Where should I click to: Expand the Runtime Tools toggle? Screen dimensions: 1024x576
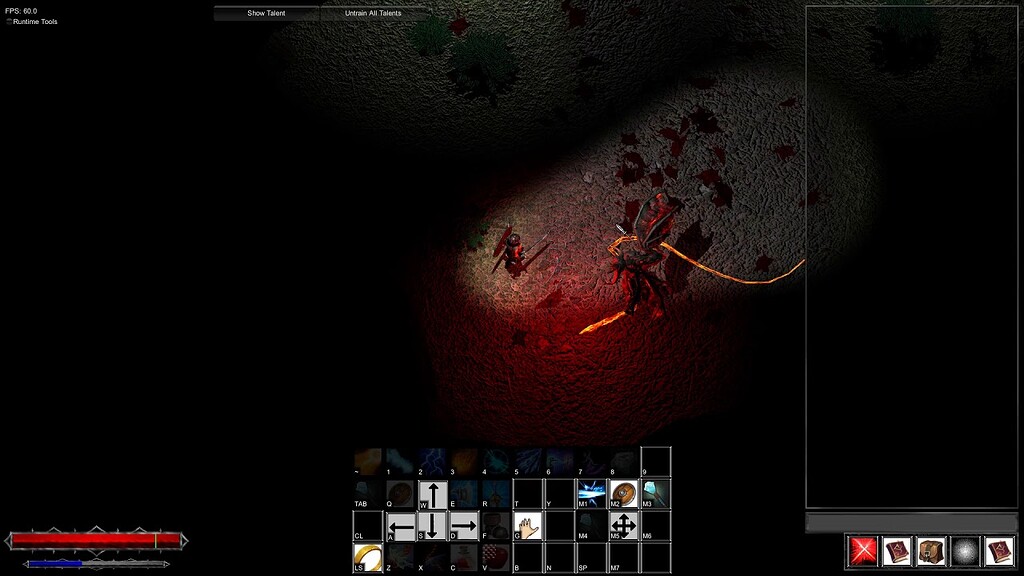coord(10,21)
